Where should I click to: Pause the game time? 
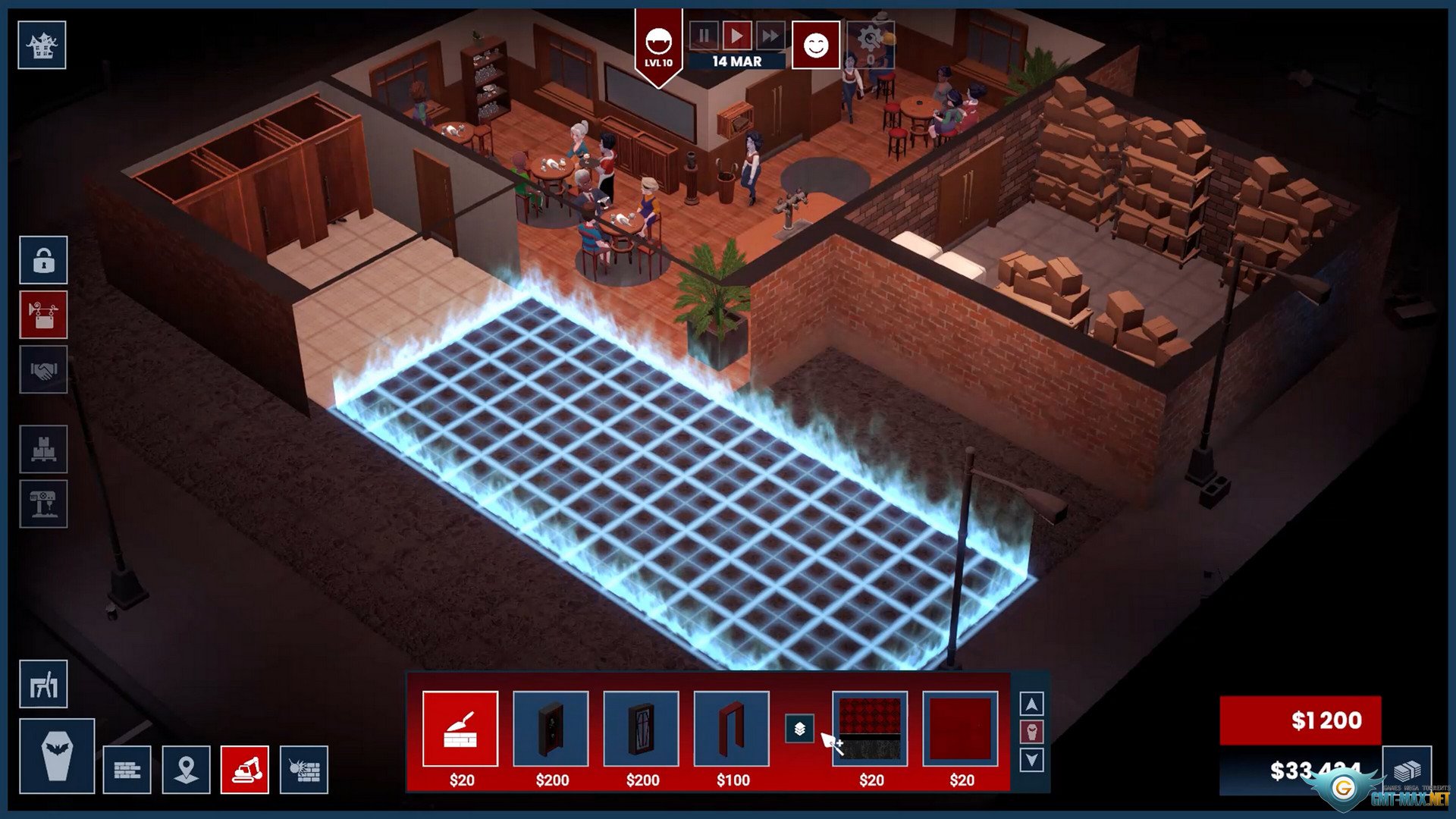pyautogui.click(x=704, y=36)
